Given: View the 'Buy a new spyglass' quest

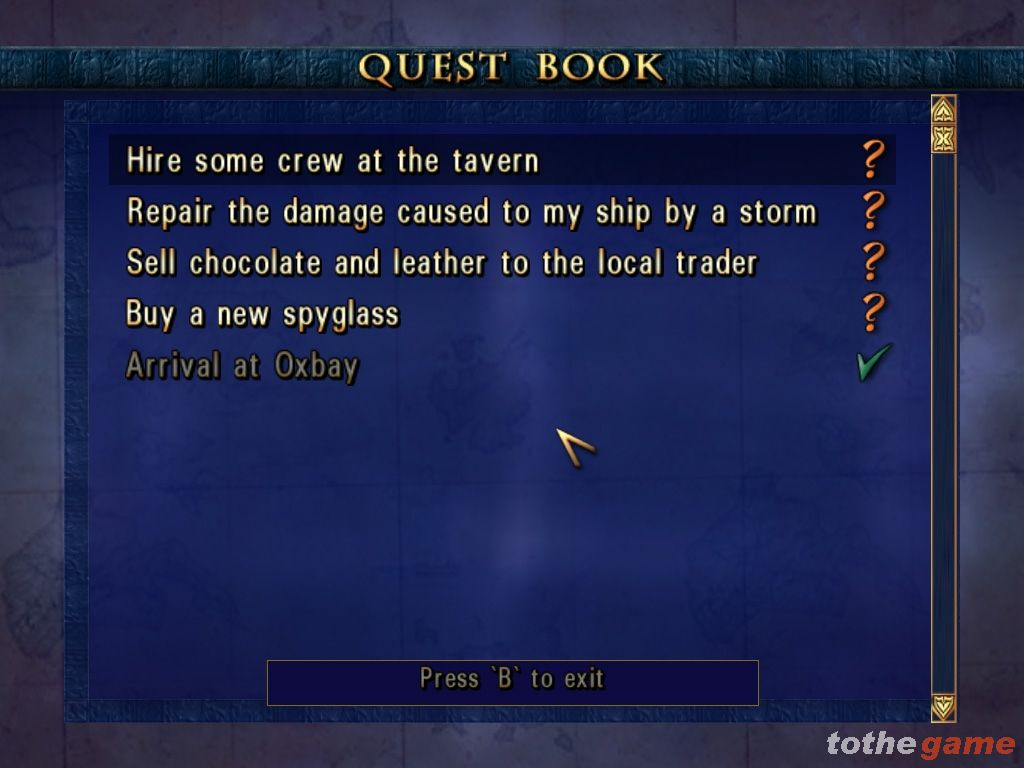Looking at the screenshot, I should 262,314.
